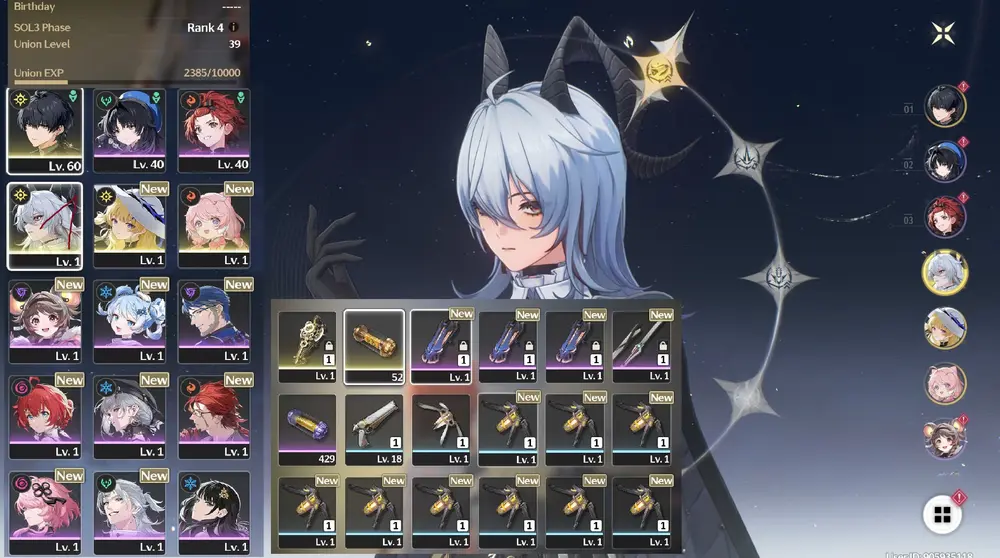Click the four-pointed star icon at top right
This screenshot has height=558, width=1000.
[x=943, y=33]
